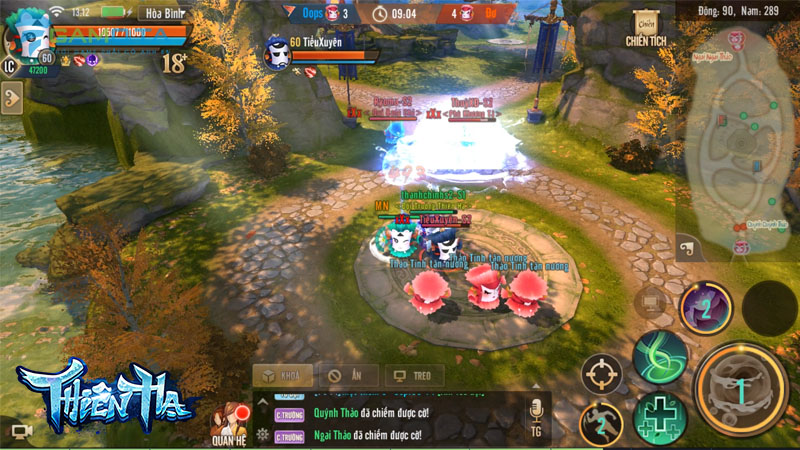Activate the purple crystal skill
This screenshot has width=800, height=450.
pyautogui.click(x=705, y=308)
